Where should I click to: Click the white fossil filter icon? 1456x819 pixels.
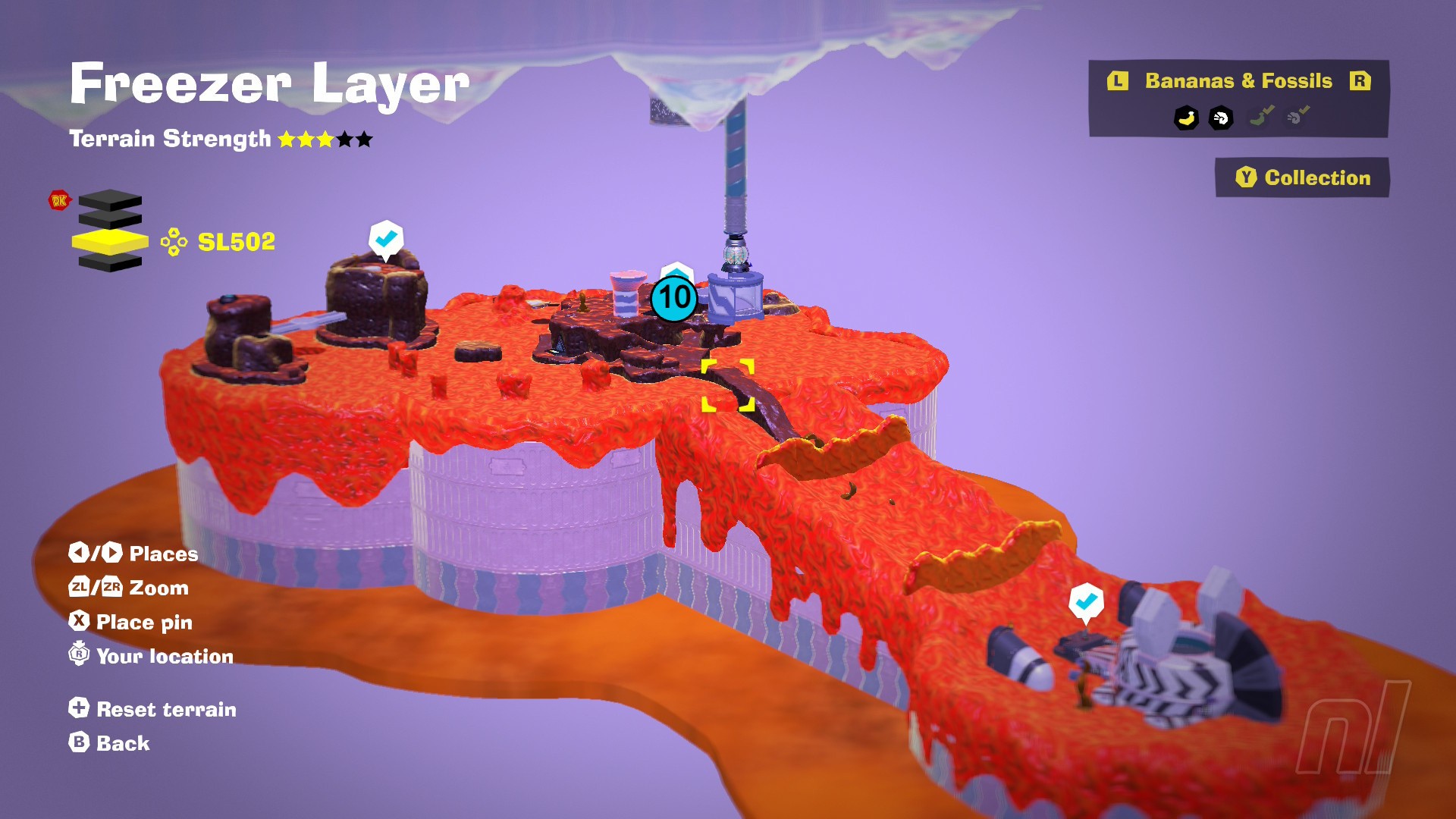pyautogui.click(x=1221, y=118)
